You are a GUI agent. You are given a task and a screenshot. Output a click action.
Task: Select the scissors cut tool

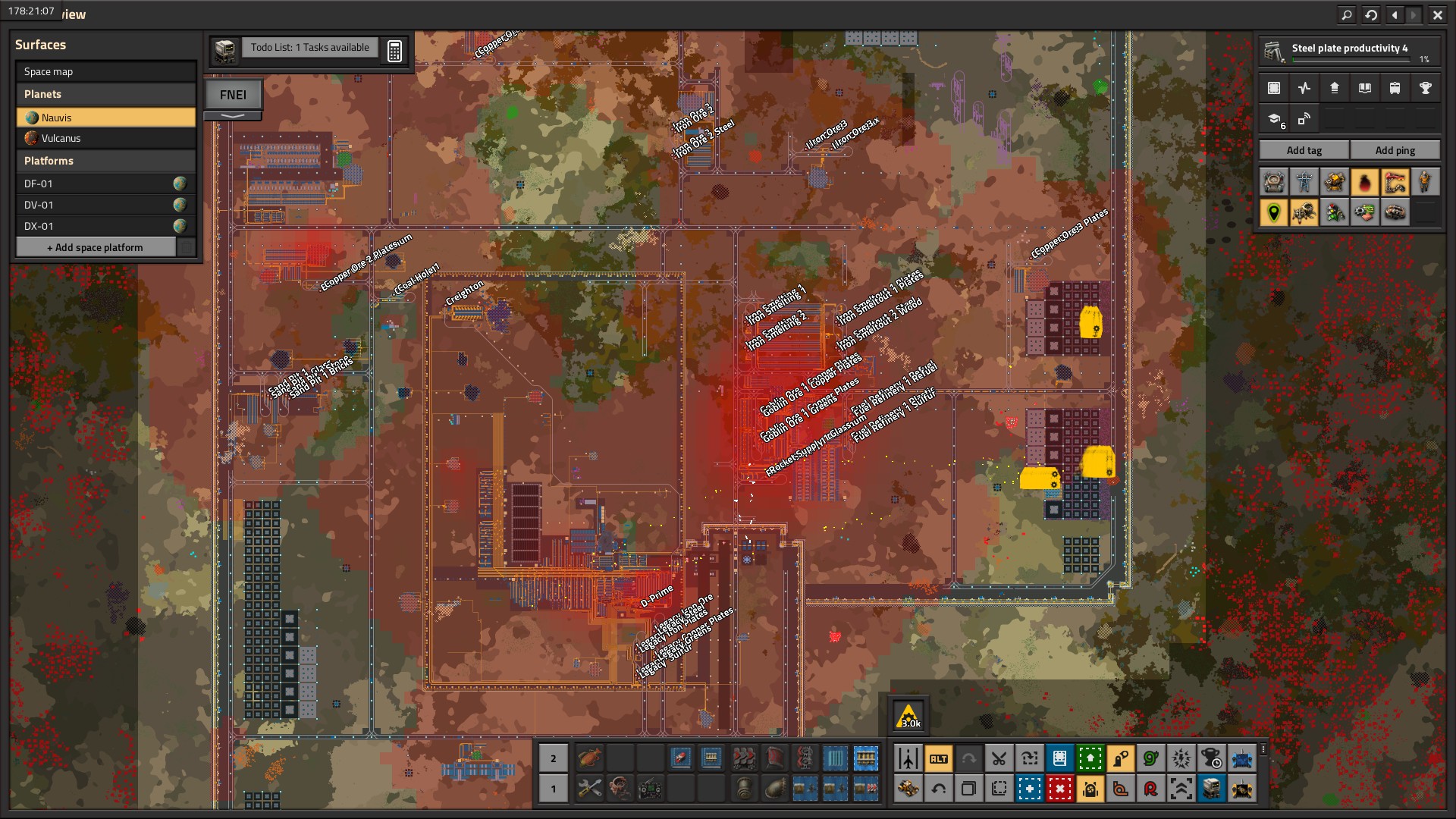click(999, 758)
